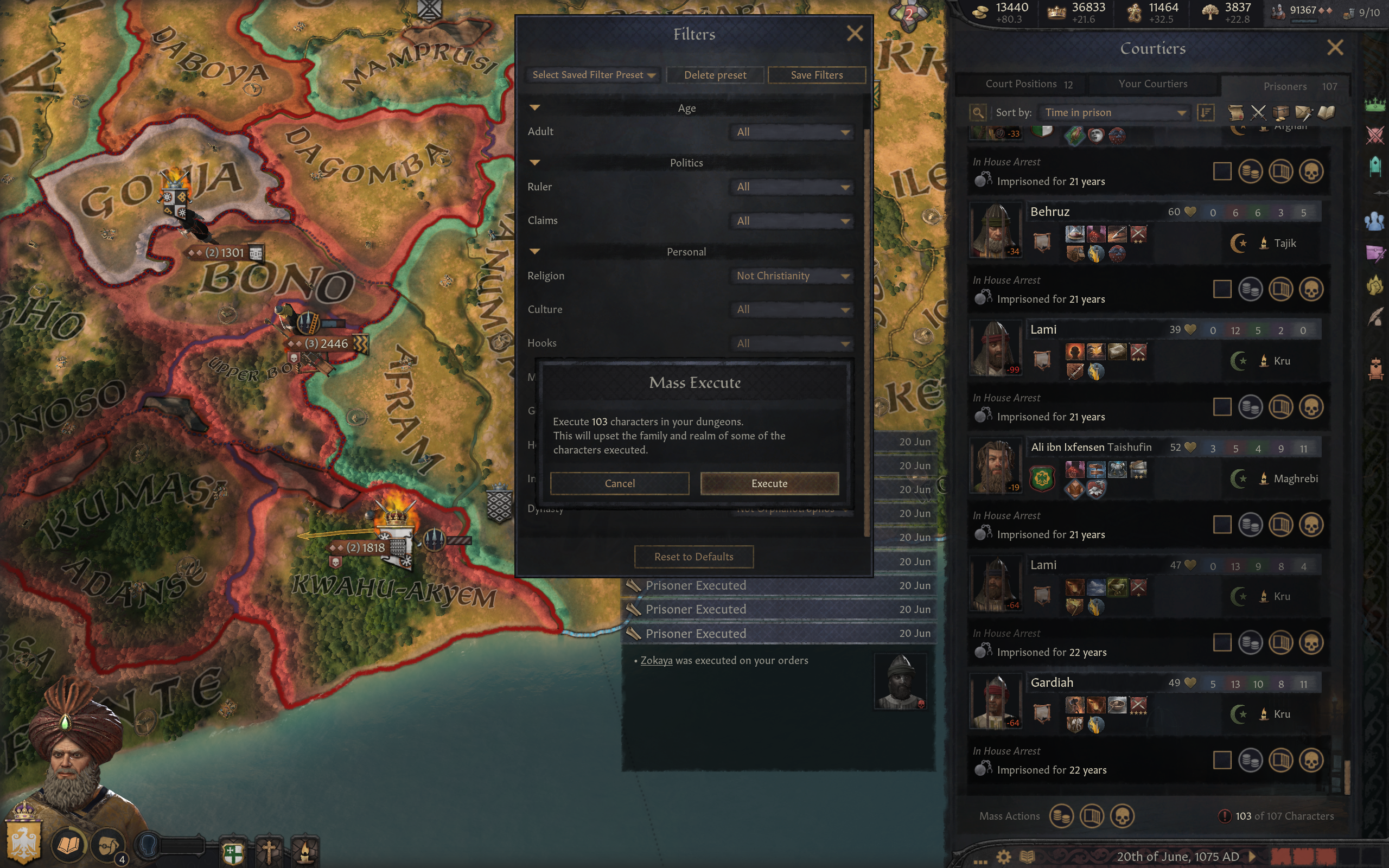Switch to the Your Courtiers tab

pos(1152,84)
